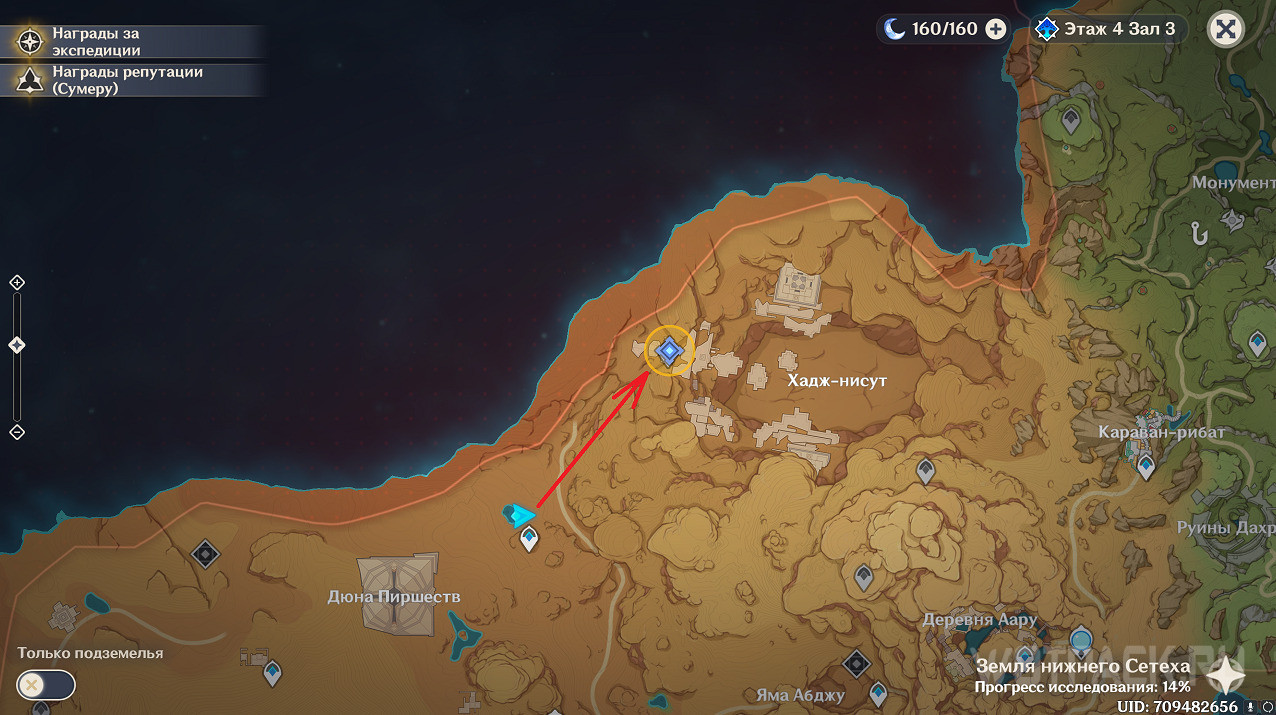Click the map zoom slider handle

tap(16, 345)
